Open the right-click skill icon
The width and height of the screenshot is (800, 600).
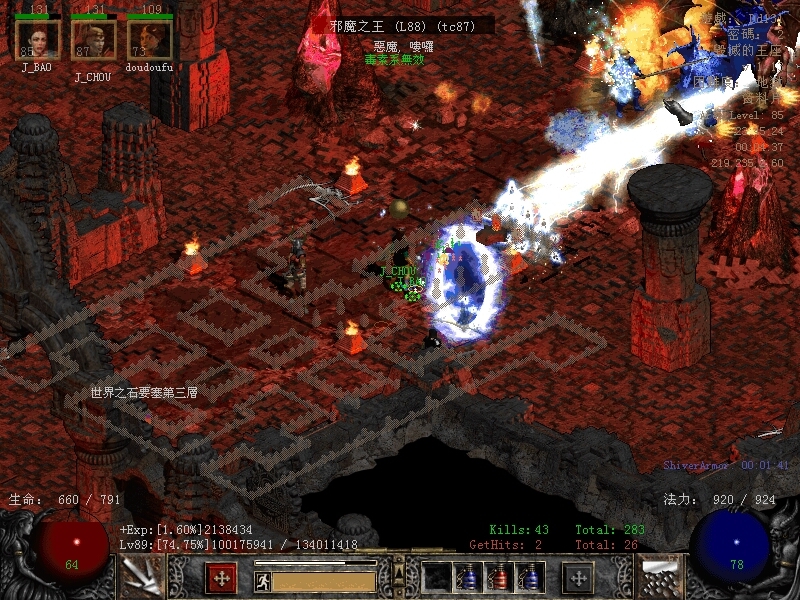pos(659,577)
